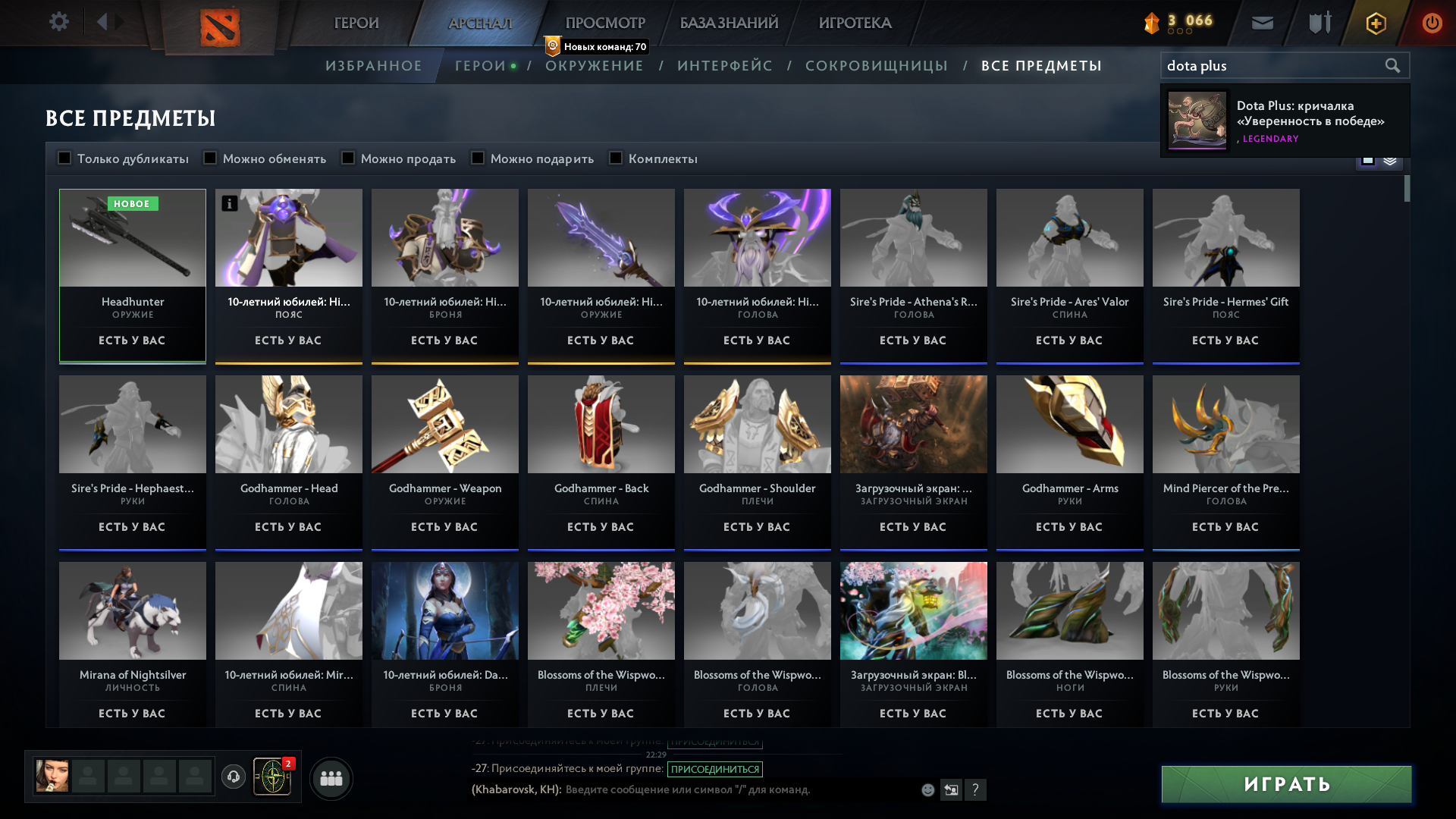
Task: Switch armory to list view mode
Action: click(x=1389, y=160)
